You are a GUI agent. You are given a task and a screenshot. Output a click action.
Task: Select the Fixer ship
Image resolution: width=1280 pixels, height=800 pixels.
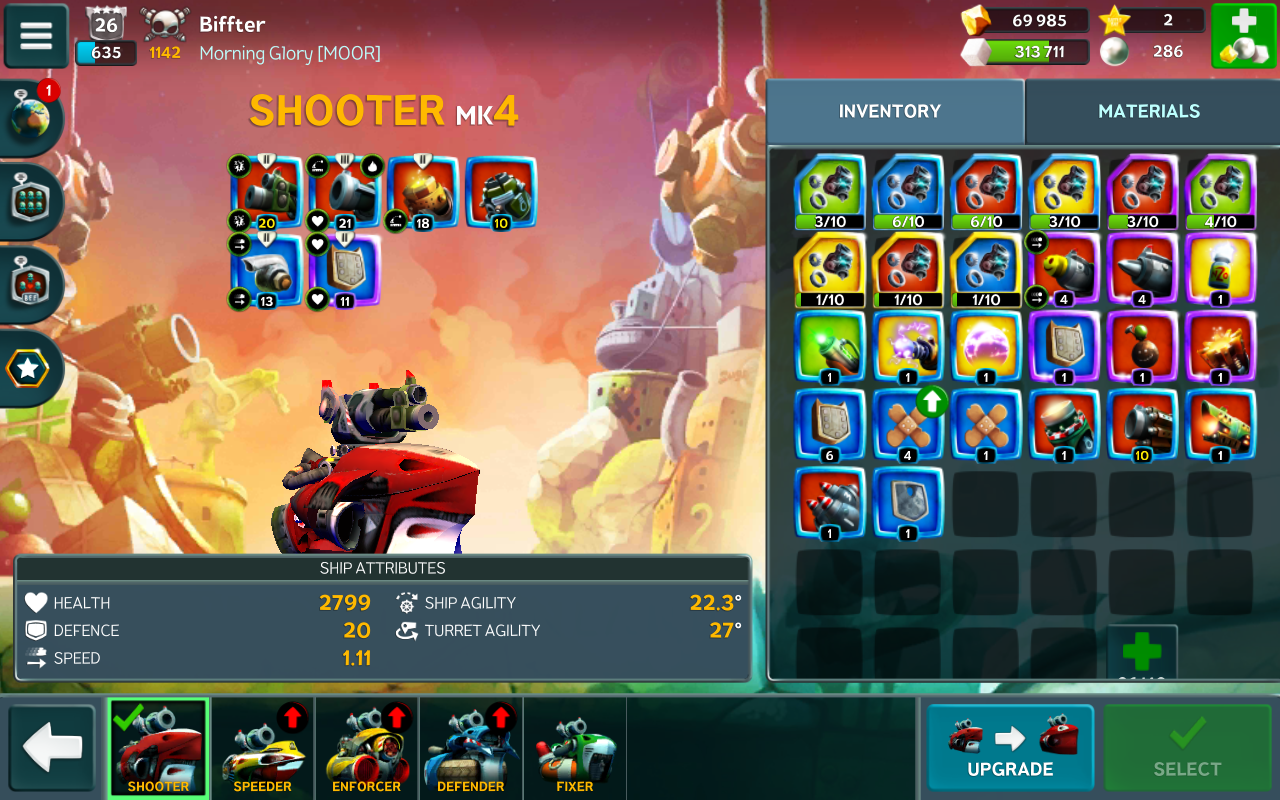click(575, 748)
